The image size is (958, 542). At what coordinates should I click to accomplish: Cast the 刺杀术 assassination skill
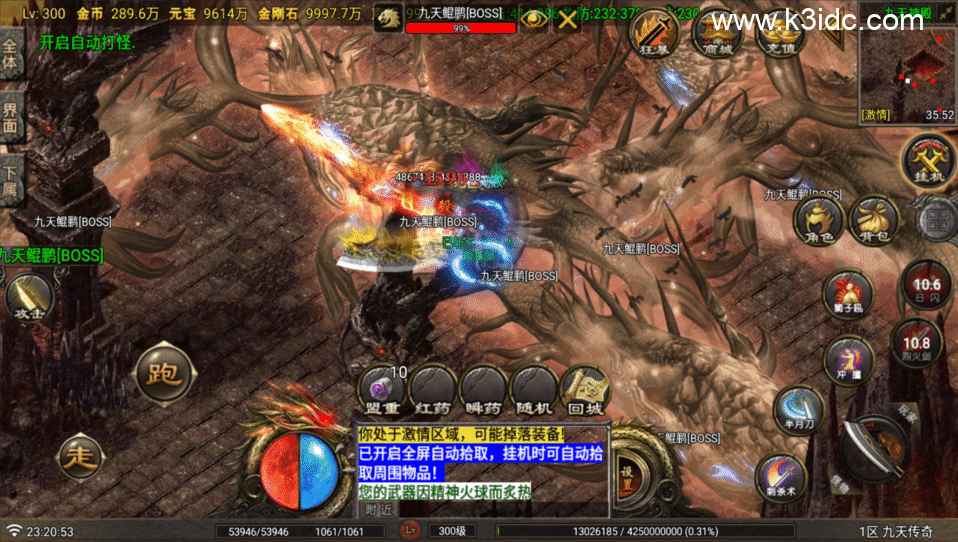pos(781,478)
